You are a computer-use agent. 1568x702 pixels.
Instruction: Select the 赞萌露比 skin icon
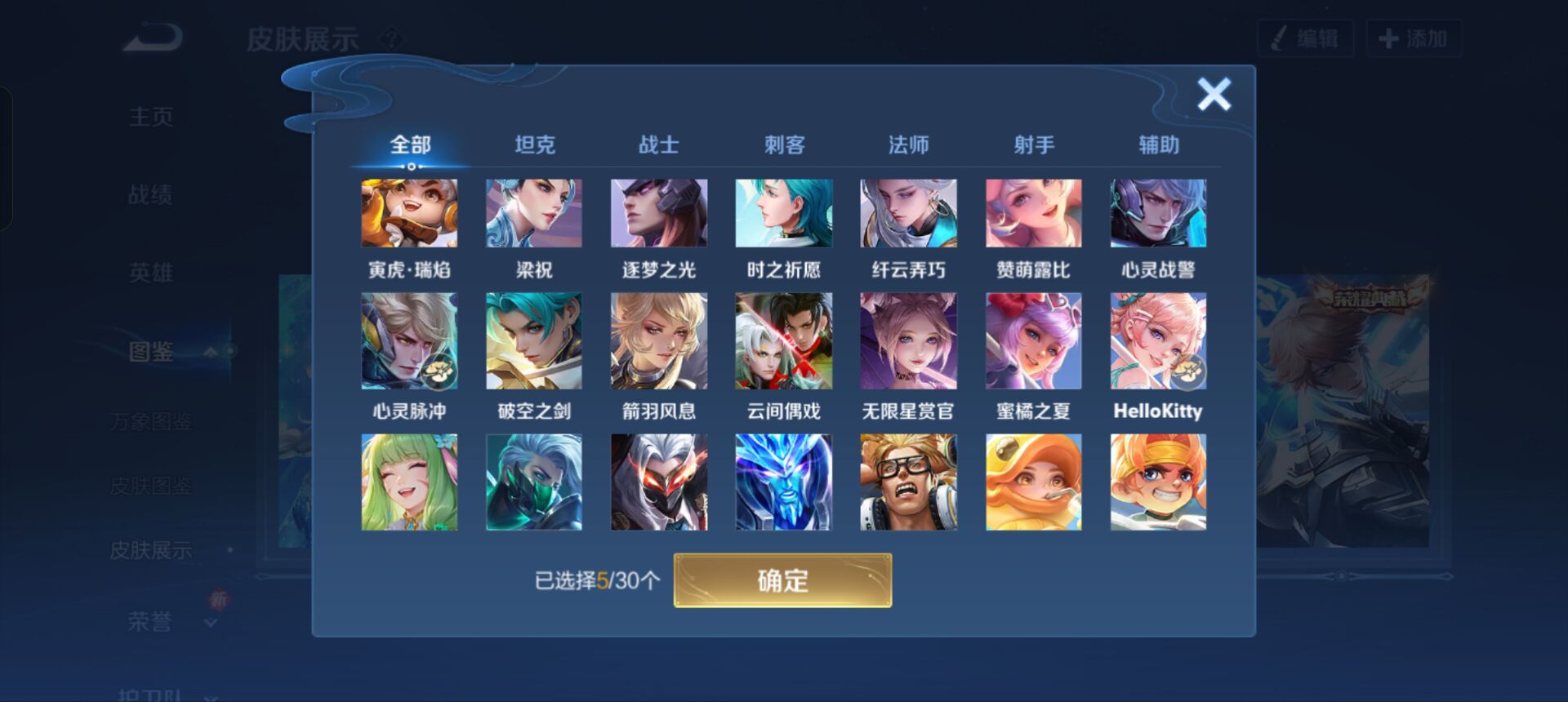1032,214
